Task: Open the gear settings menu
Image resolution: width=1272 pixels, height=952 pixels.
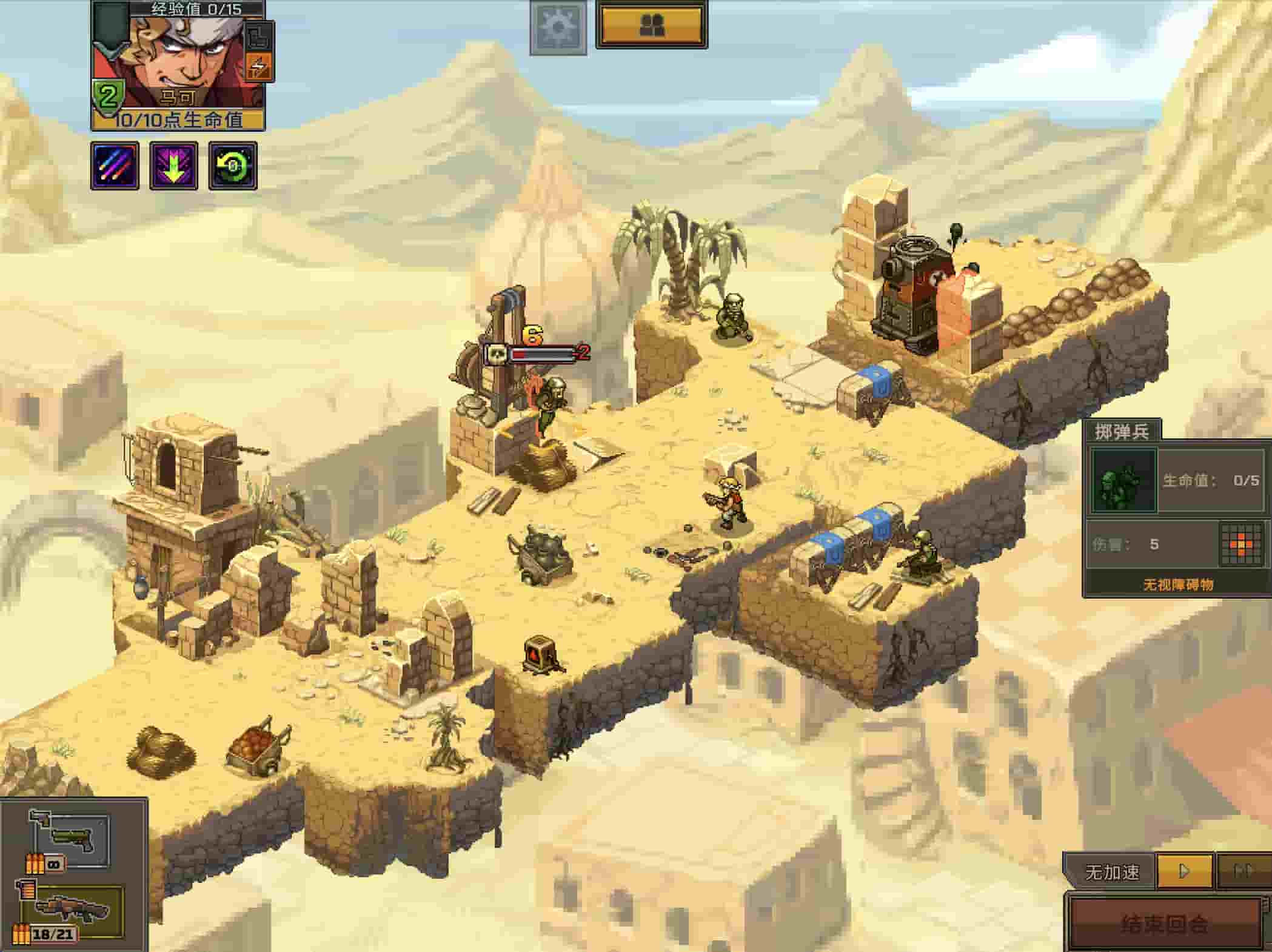Action: tap(558, 27)
